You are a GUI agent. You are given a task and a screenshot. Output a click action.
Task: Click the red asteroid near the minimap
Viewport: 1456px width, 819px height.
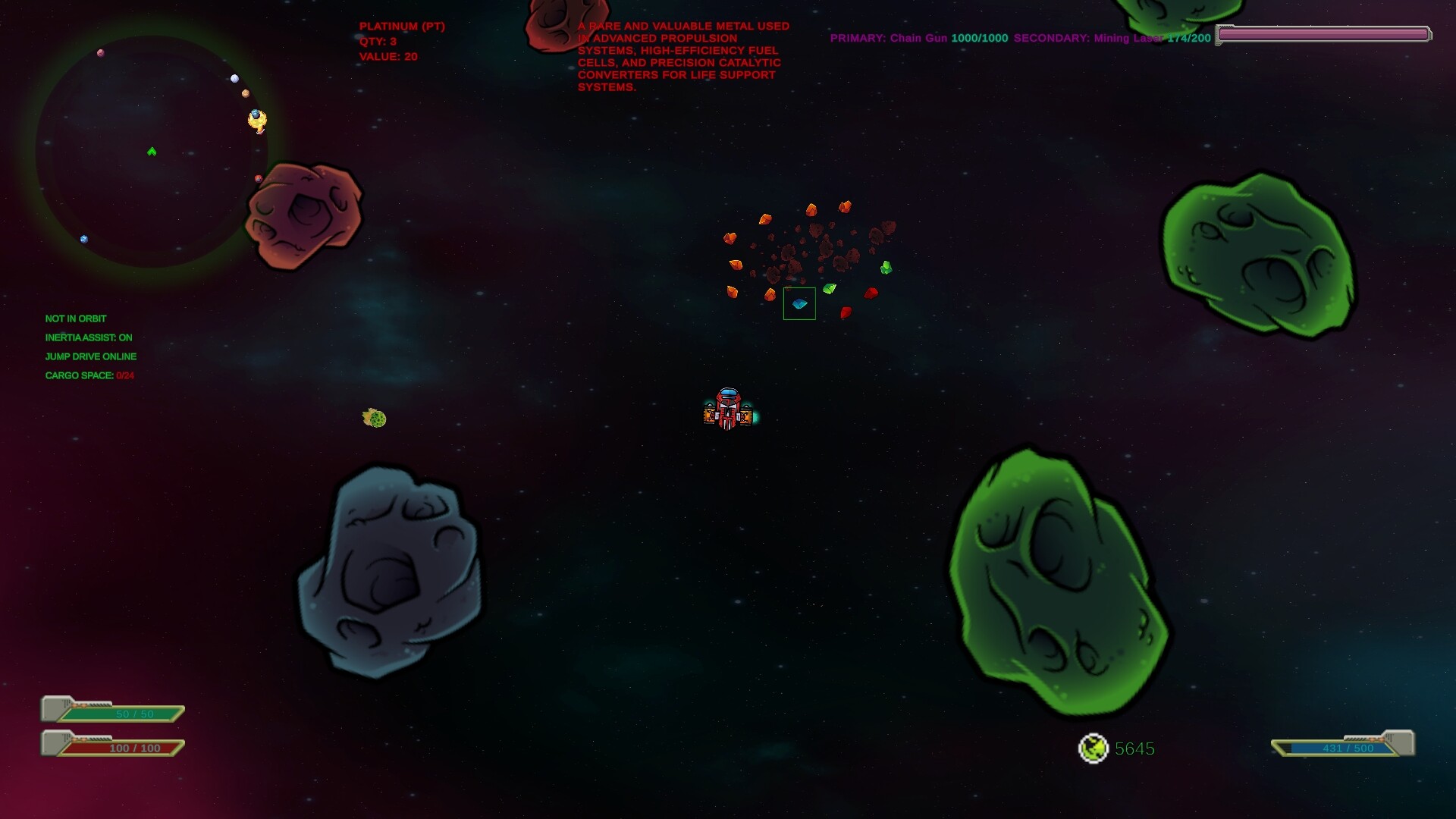(303, 216)
